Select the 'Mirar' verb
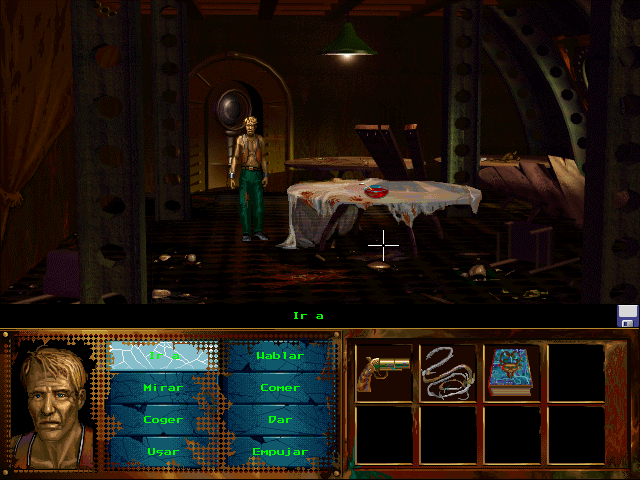 coord(163,387)
